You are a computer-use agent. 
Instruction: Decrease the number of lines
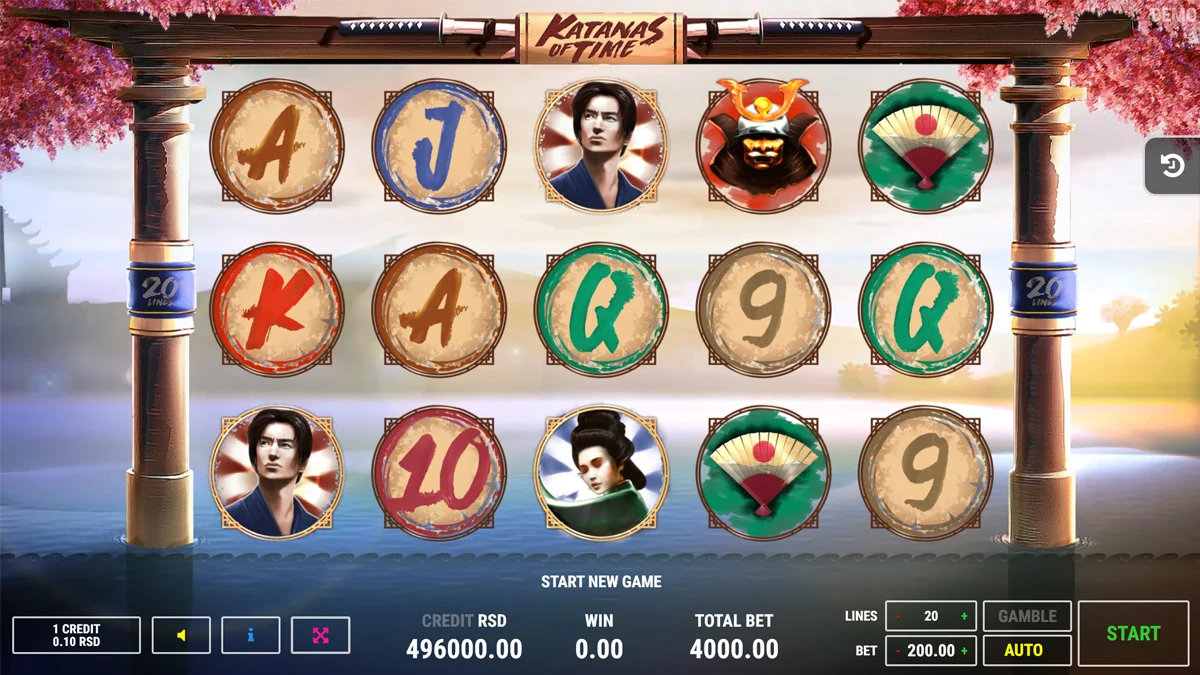(x=898, y=616)
